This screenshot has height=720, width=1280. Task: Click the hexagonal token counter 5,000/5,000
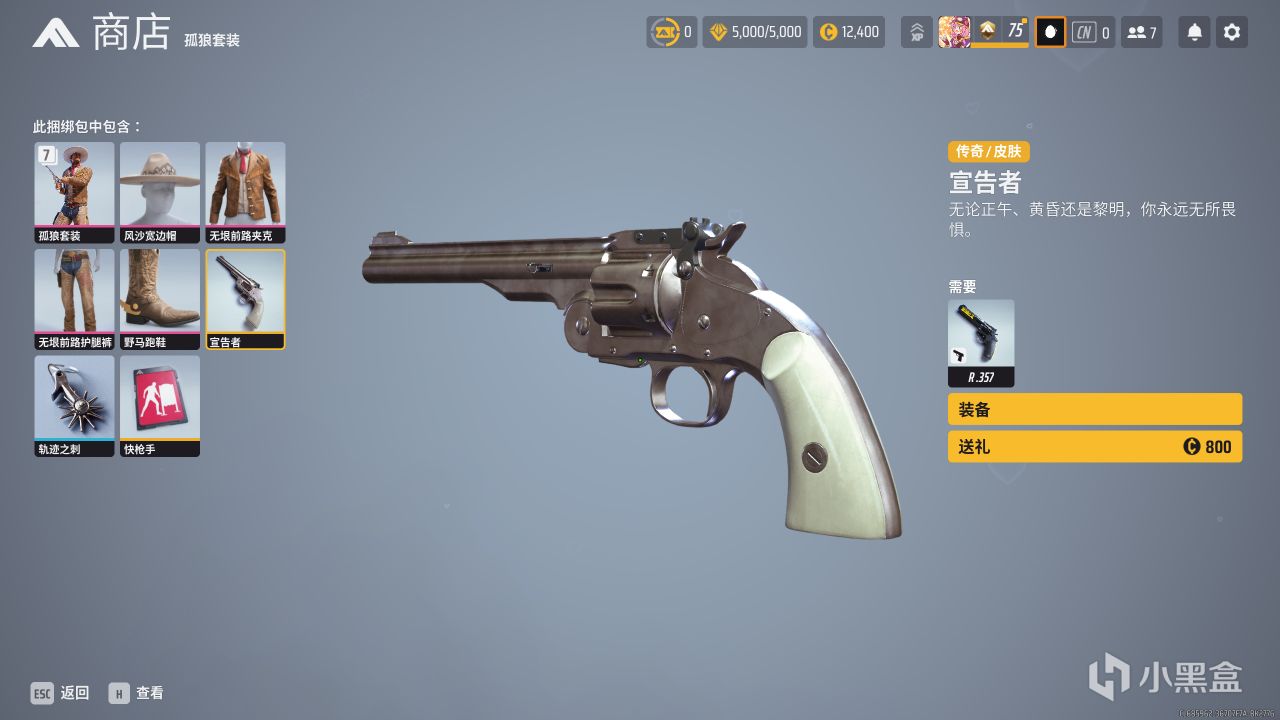(x=754, y=31)
